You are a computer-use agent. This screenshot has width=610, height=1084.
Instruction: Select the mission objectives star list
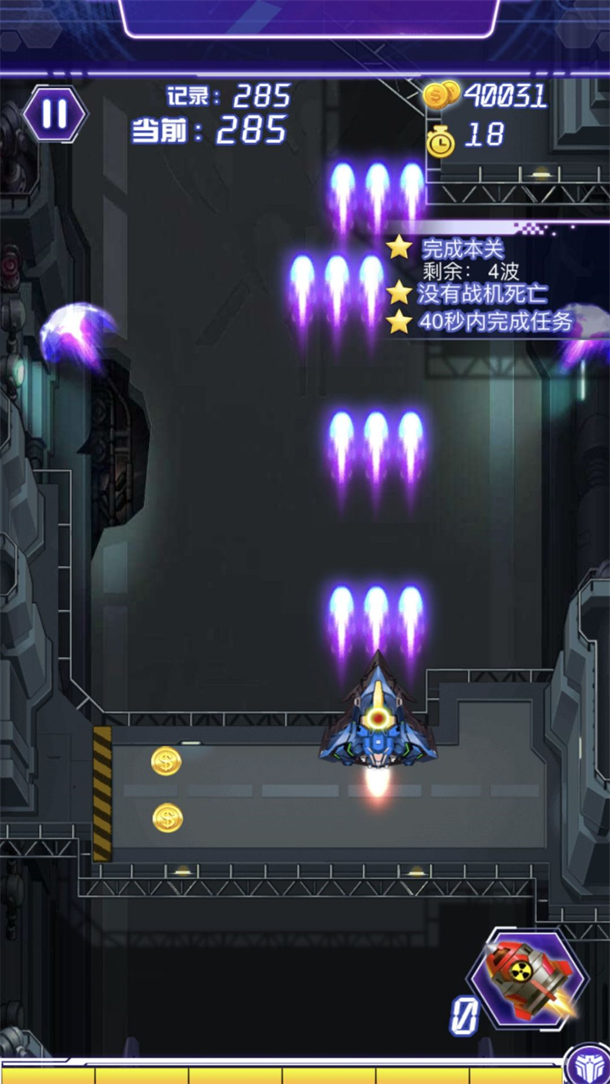click(x=484, y=285)
